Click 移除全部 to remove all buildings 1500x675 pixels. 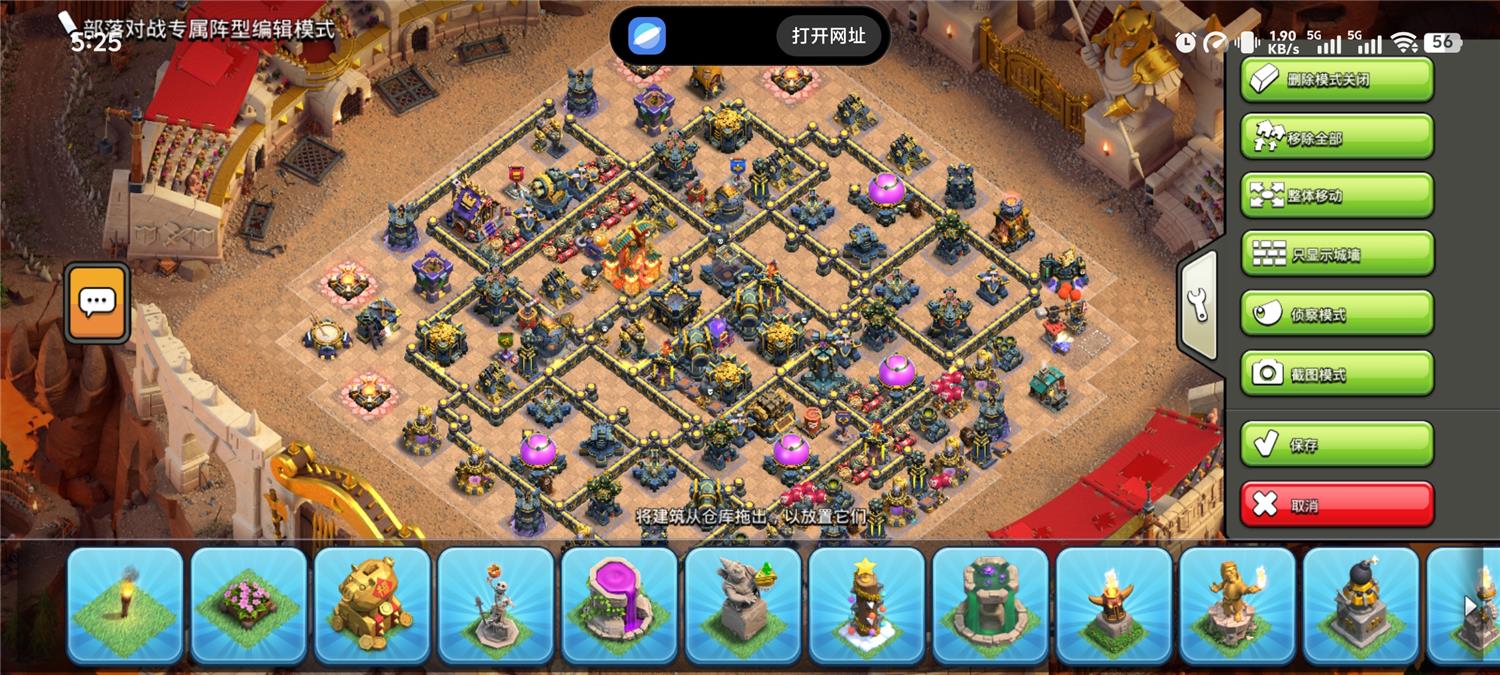pos(1336,137)
